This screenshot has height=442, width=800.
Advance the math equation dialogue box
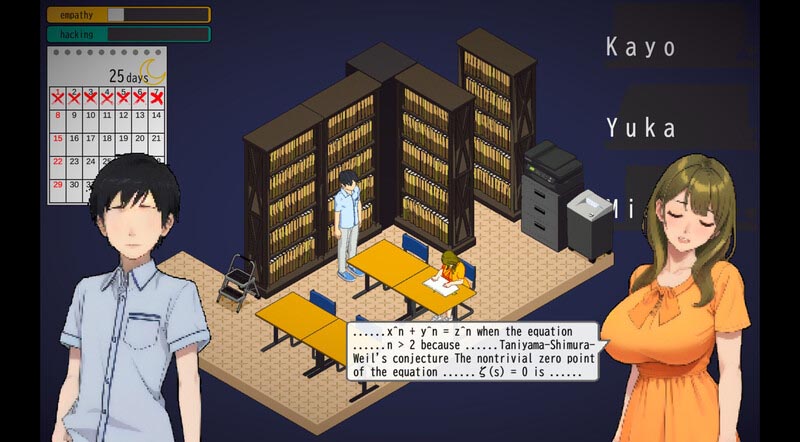(473, 350)
